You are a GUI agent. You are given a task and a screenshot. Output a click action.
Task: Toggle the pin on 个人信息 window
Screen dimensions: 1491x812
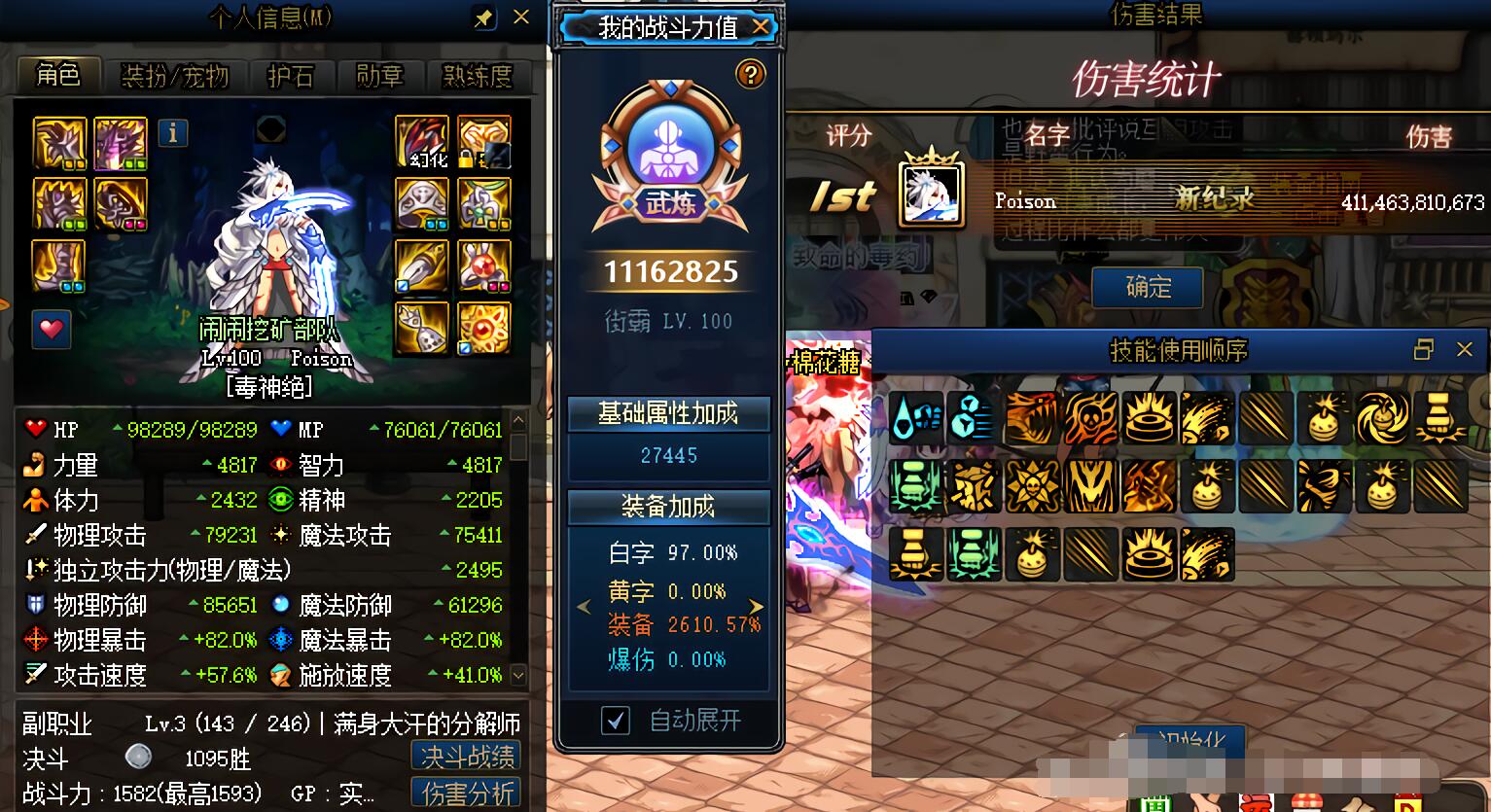[483, 17]
